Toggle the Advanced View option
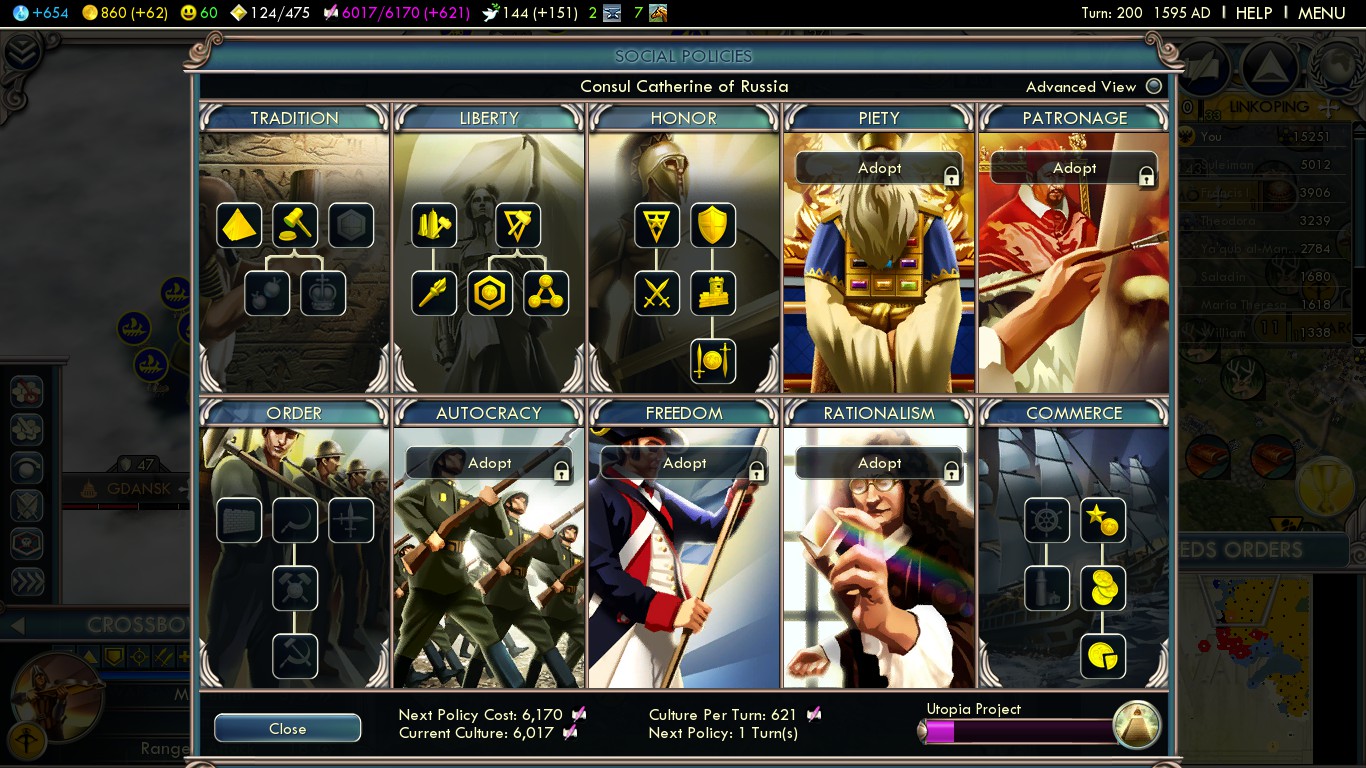This screenshot has height=768, width=1366. pos(1154,86)
